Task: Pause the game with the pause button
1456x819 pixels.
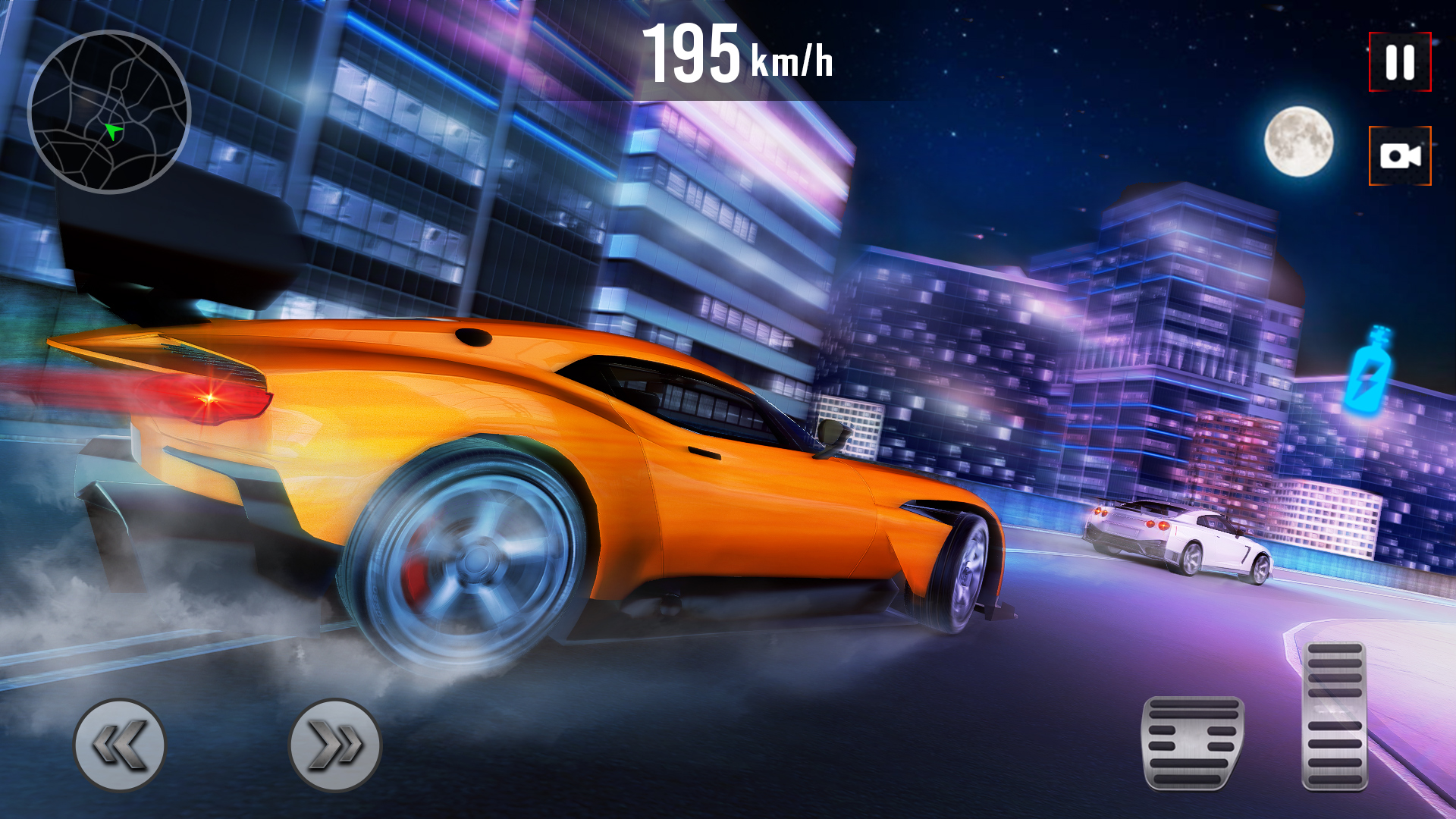Action: (1399, 62)
